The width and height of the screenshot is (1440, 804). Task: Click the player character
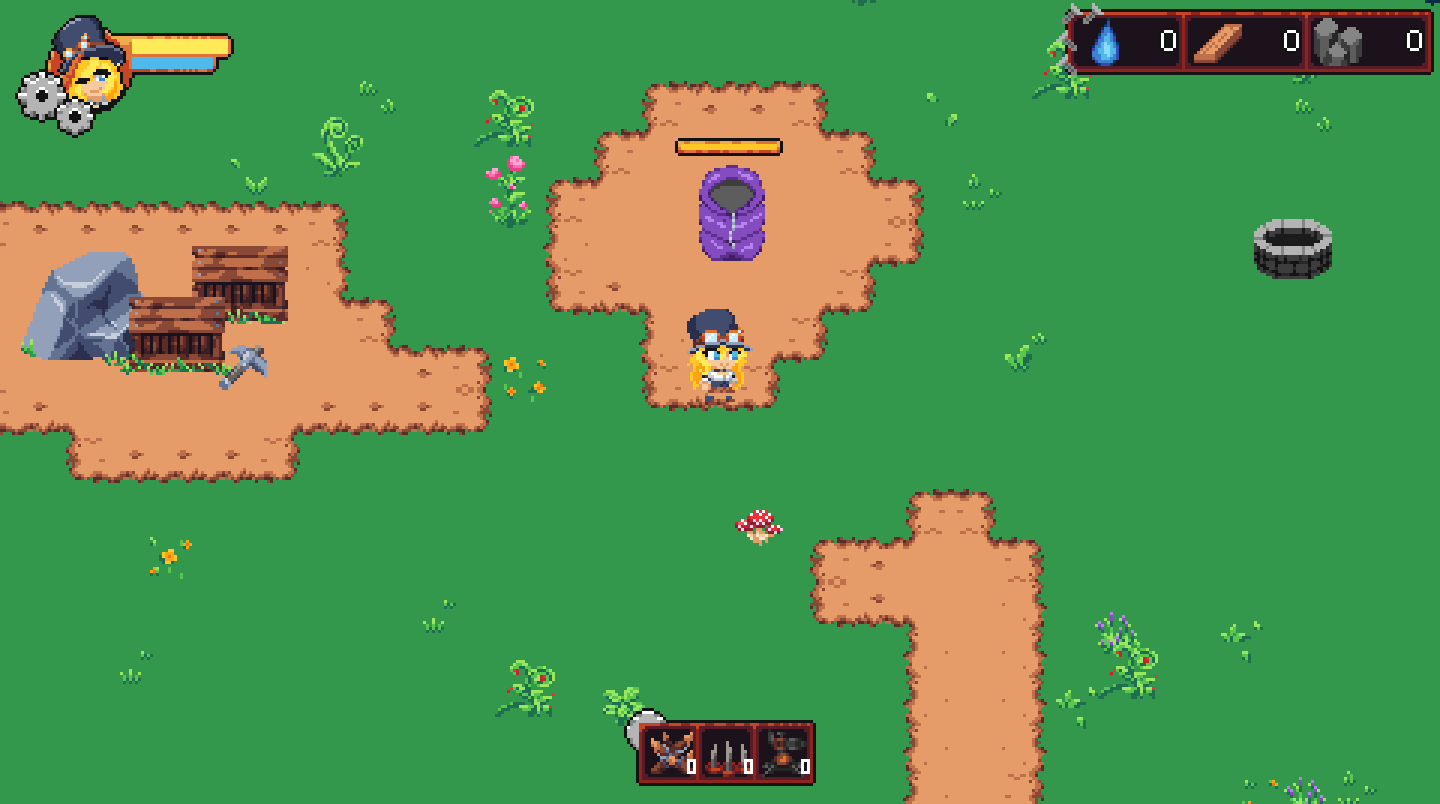point(718,355)
